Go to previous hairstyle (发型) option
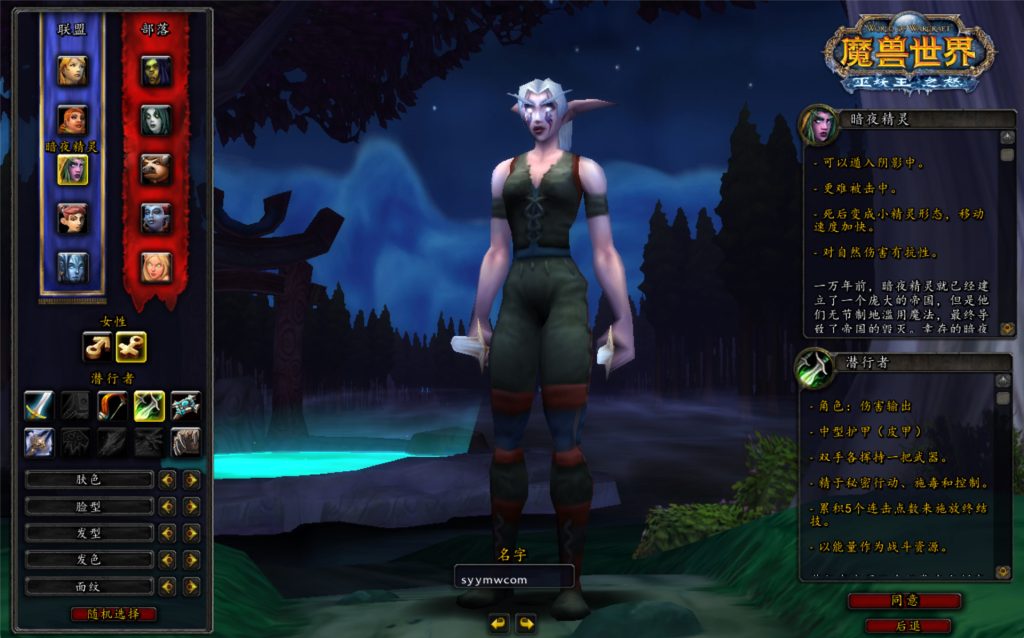This screenshot has width=1024, height=638. point(167,533)
